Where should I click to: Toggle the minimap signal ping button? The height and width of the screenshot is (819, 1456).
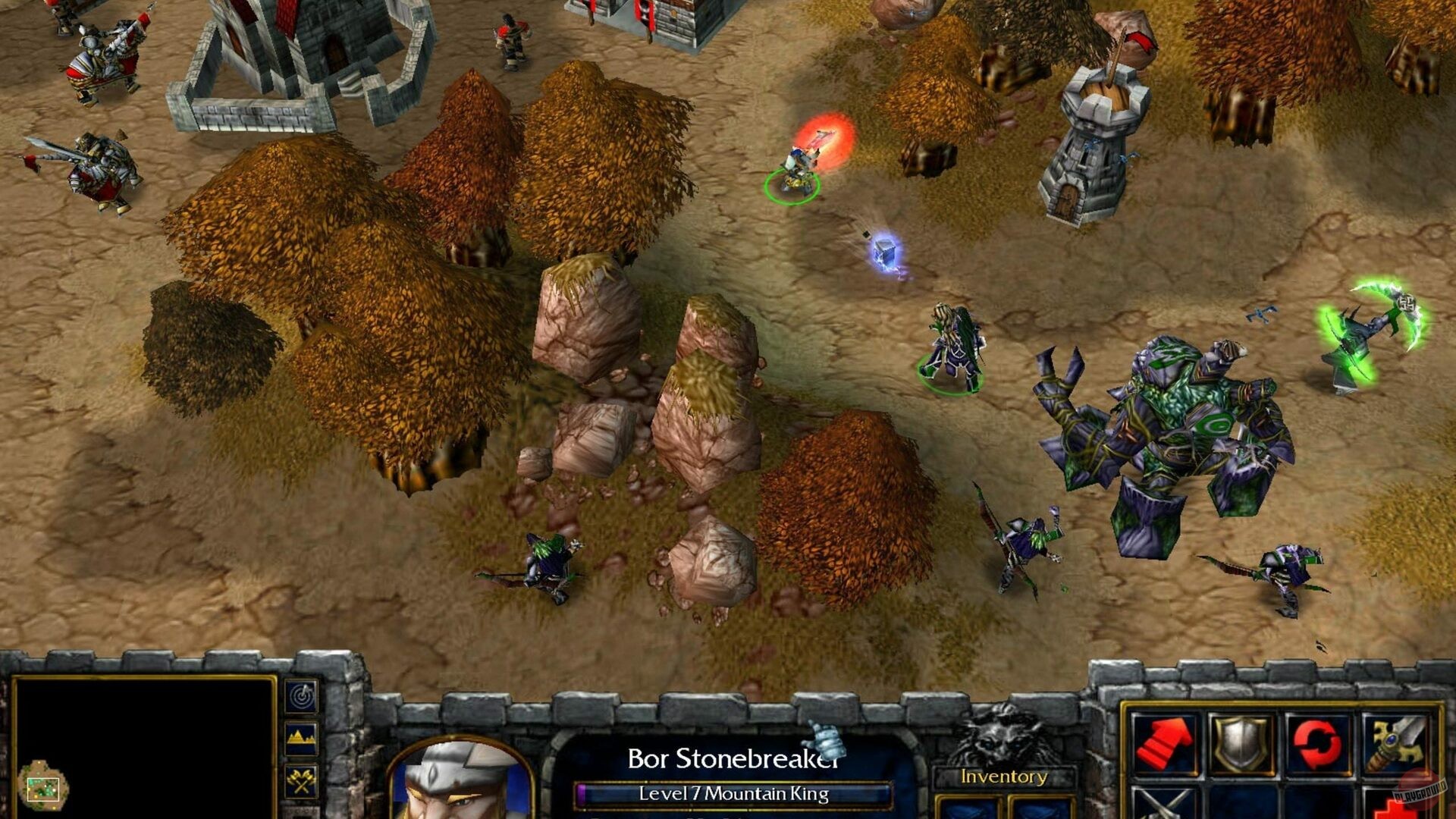[301, 696]
